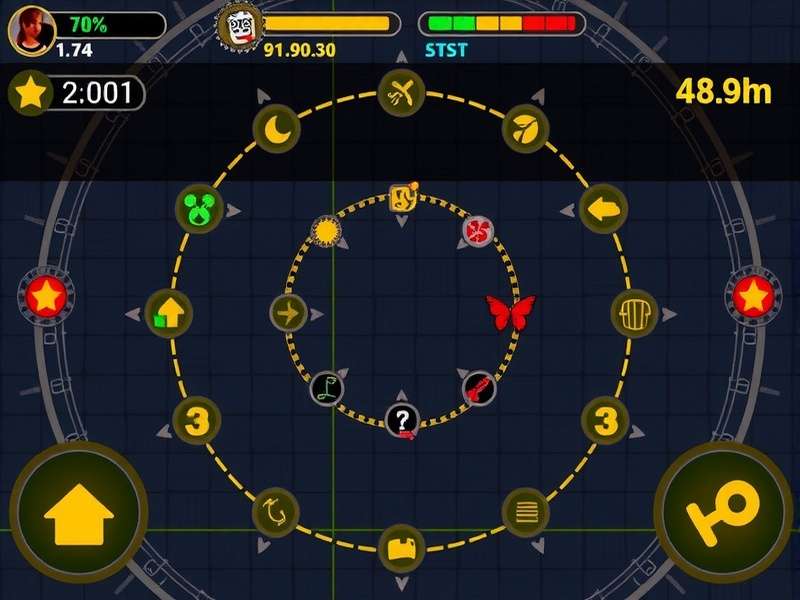Click the red-haired player portrait
This screenshot has height=600, width=800.
(31, 31)
